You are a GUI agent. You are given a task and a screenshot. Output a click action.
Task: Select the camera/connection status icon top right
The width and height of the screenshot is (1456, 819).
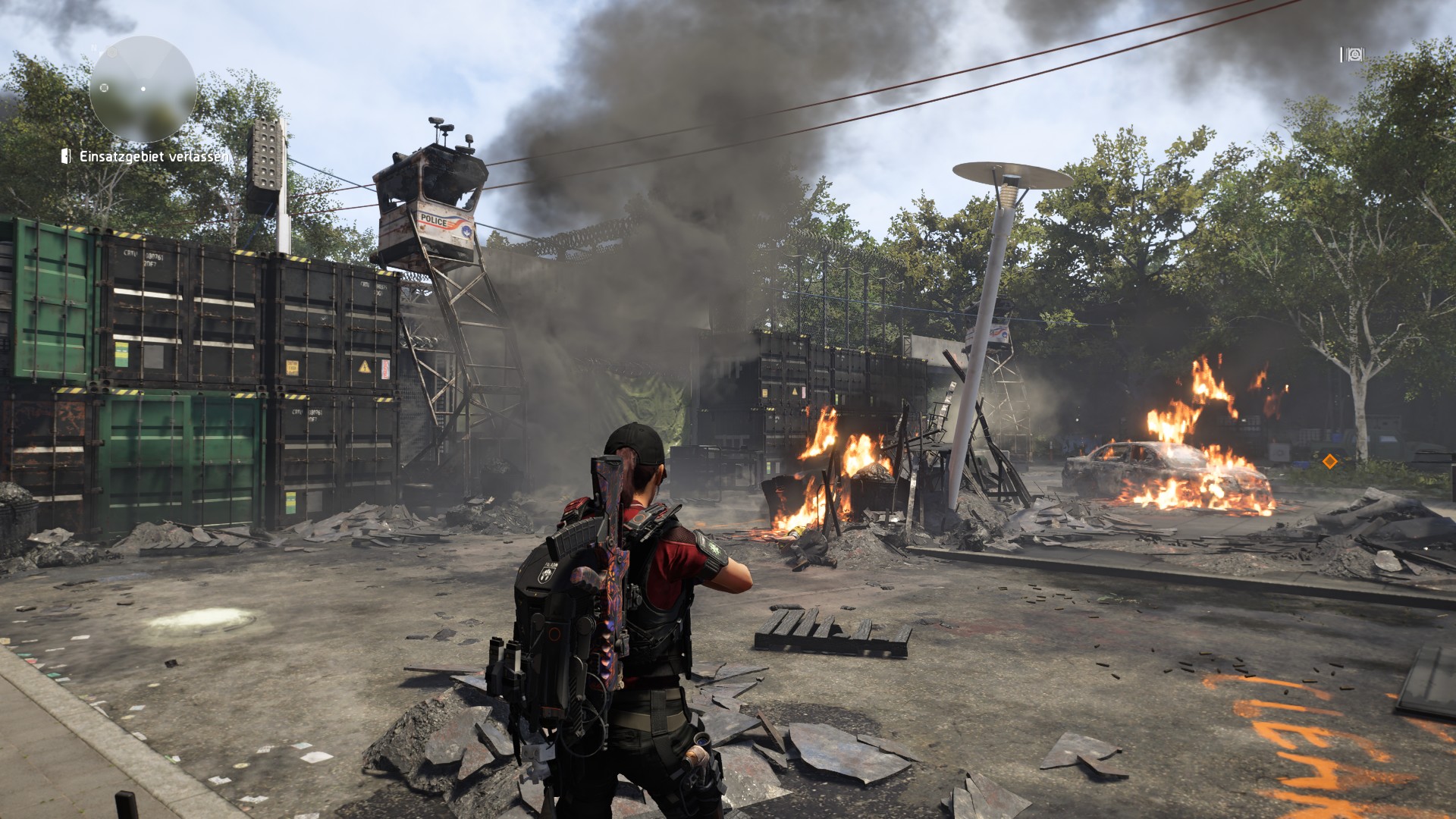pyautogui.click(x=1355, y=54)
